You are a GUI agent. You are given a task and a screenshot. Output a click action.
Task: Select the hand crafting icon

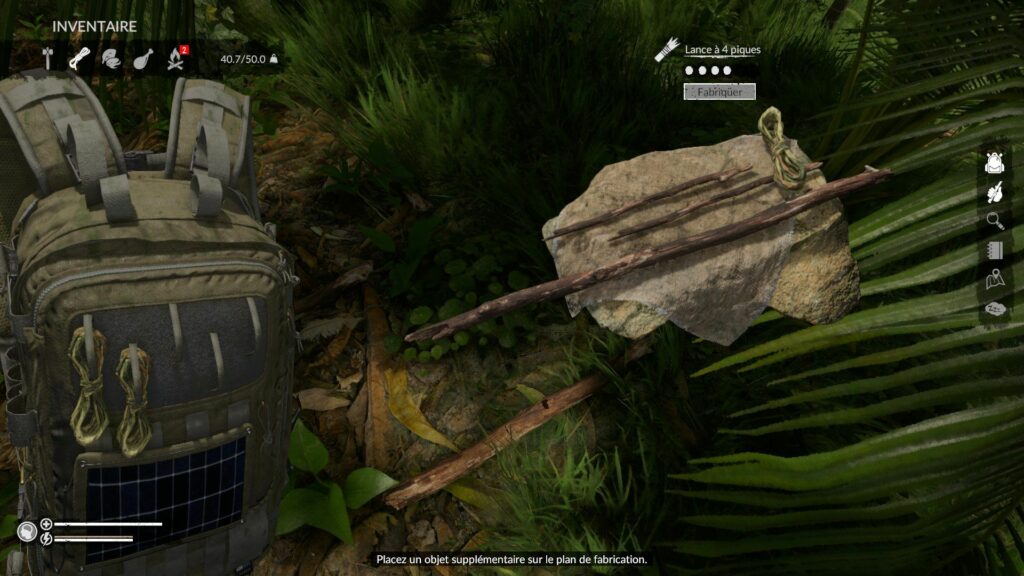[x=994, y=191]
